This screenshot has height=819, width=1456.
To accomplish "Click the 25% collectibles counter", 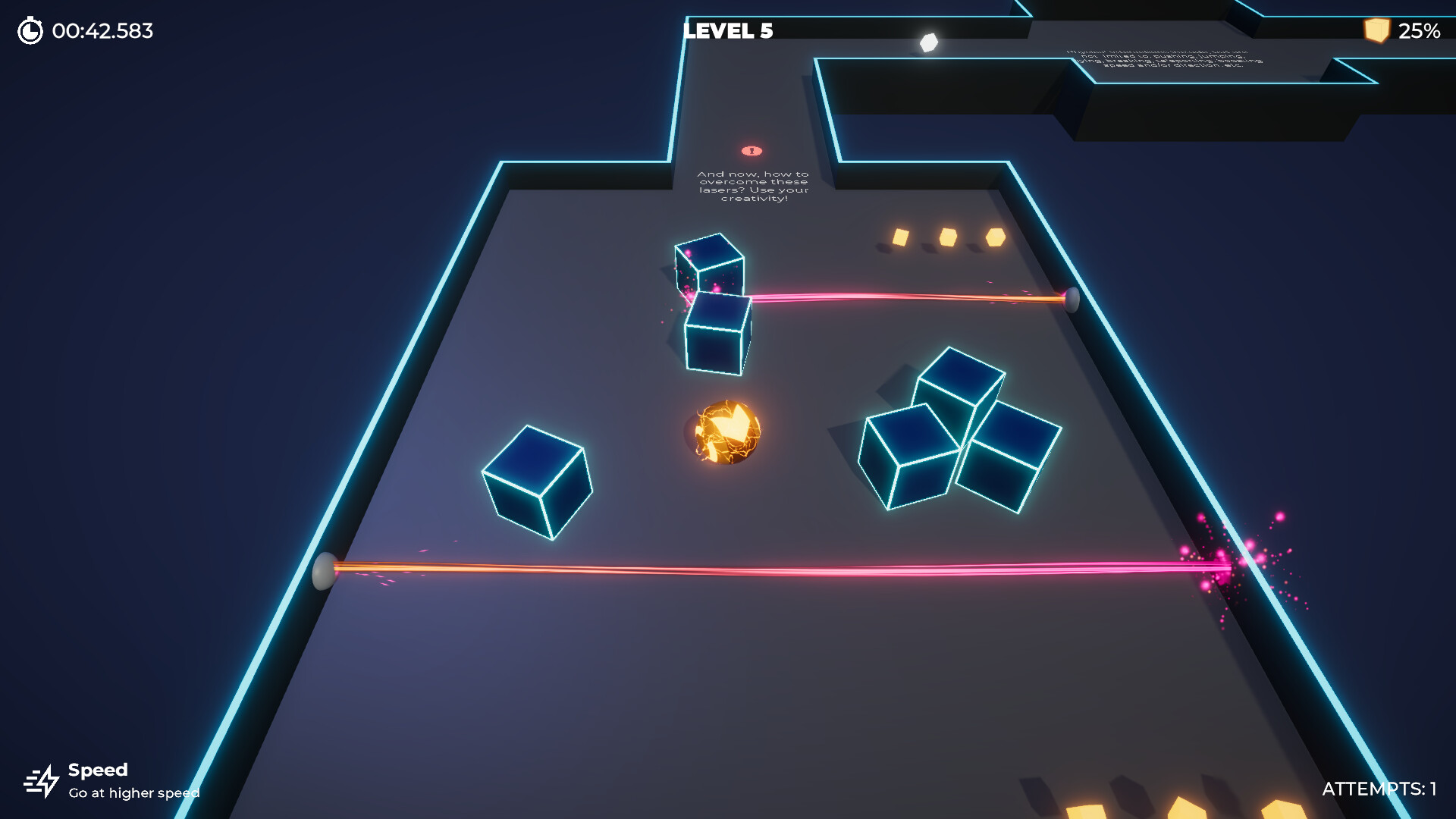I will [x=1420, y=31].
